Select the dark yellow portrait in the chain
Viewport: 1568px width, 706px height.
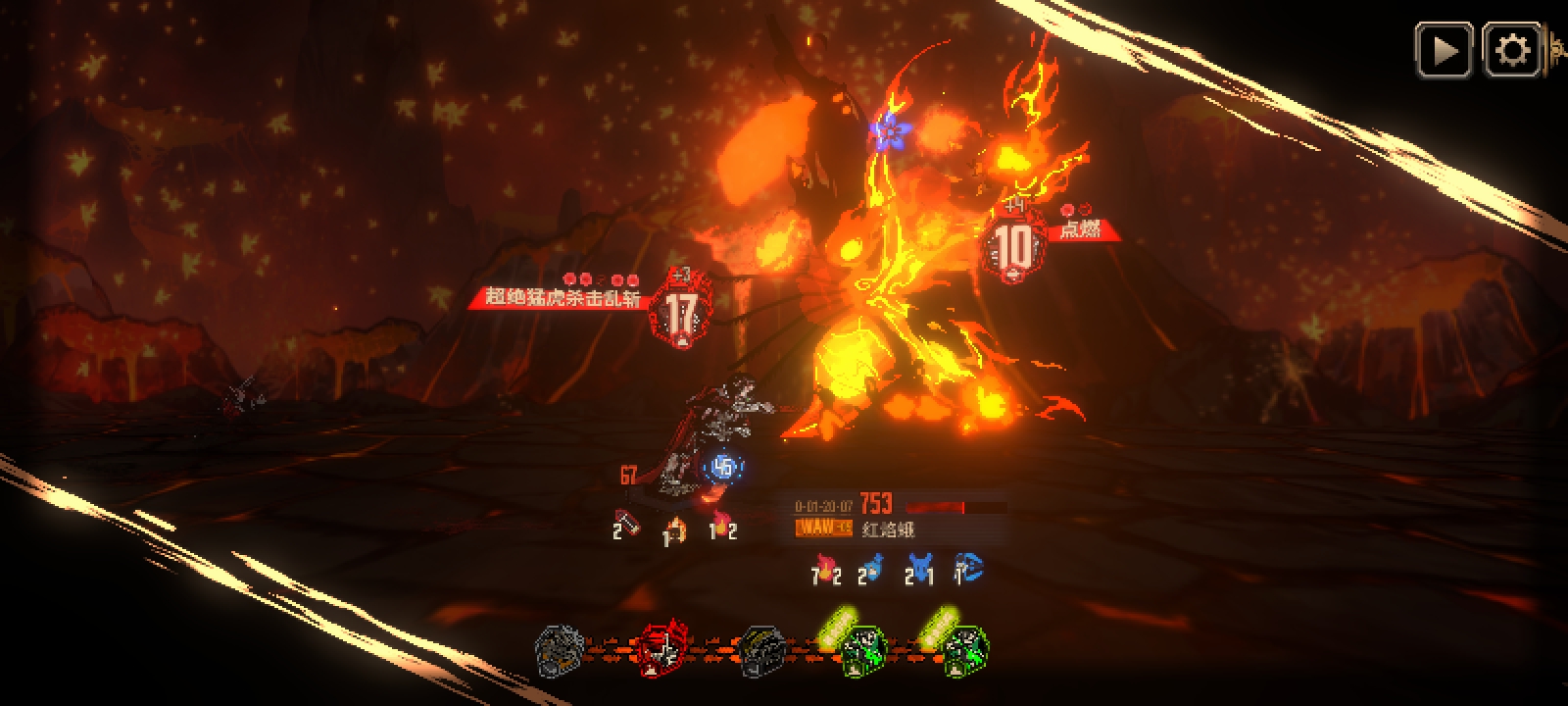[759, 650]
